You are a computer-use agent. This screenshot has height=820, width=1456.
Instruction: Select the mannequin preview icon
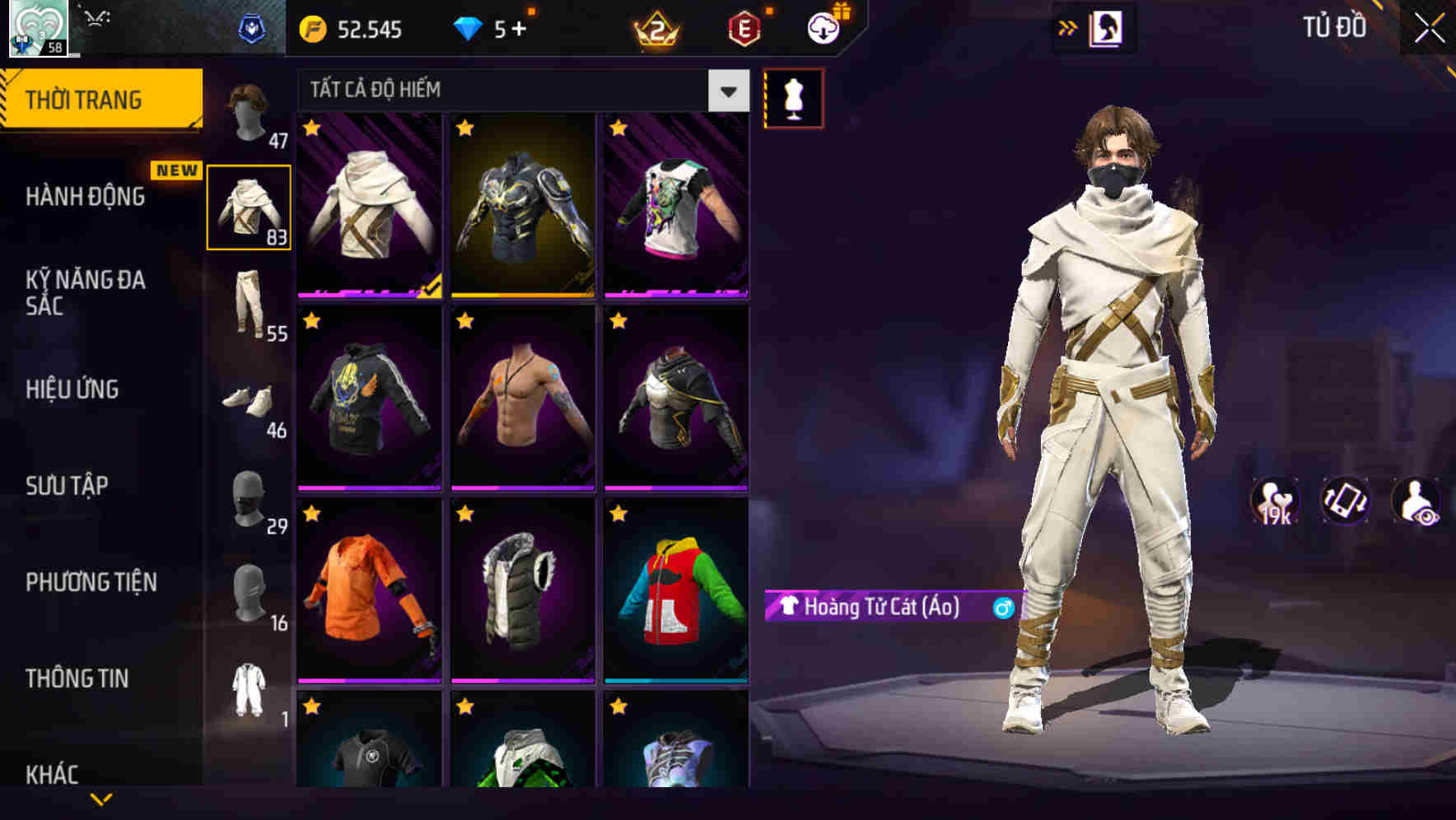click(x=792, y=97)
